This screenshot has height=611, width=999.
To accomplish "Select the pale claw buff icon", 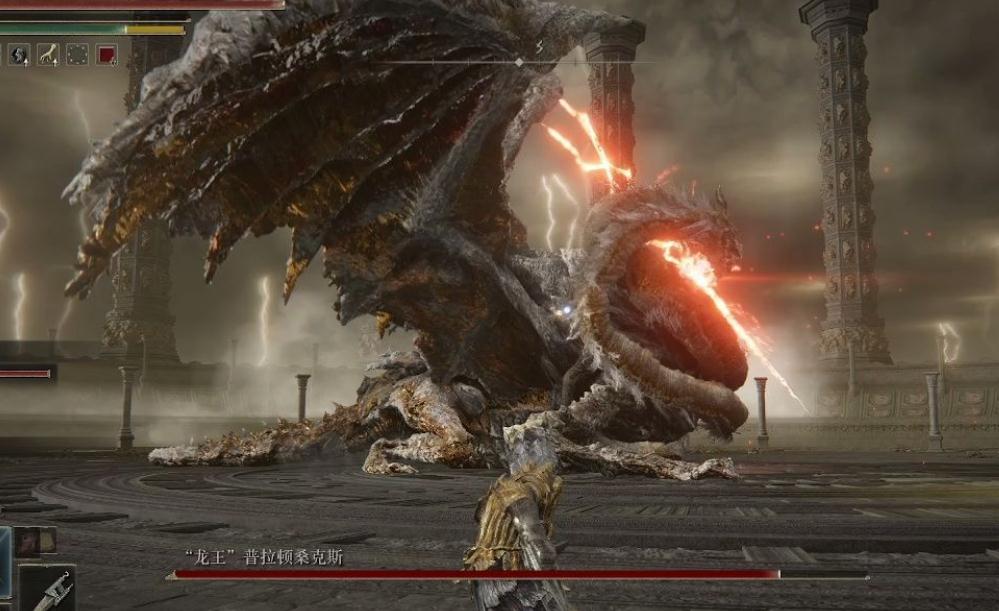I will (x=48, y=54).
